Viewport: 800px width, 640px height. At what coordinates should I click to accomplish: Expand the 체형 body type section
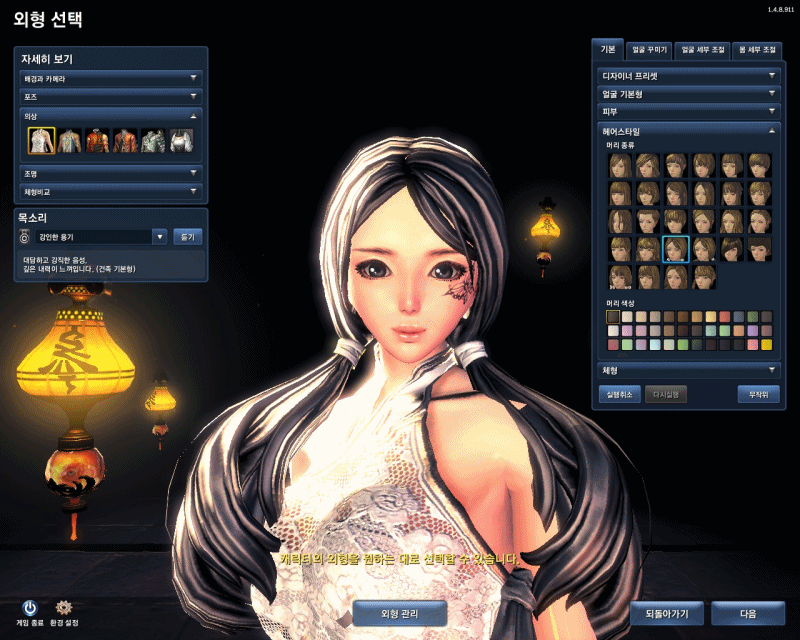(x=688, y=370)
